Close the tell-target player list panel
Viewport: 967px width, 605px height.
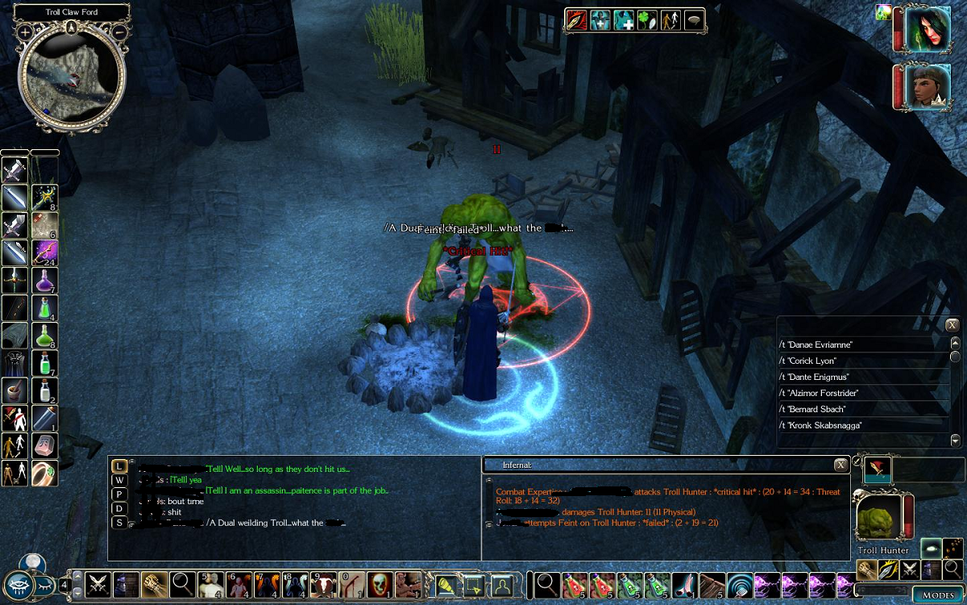[952, 326]
